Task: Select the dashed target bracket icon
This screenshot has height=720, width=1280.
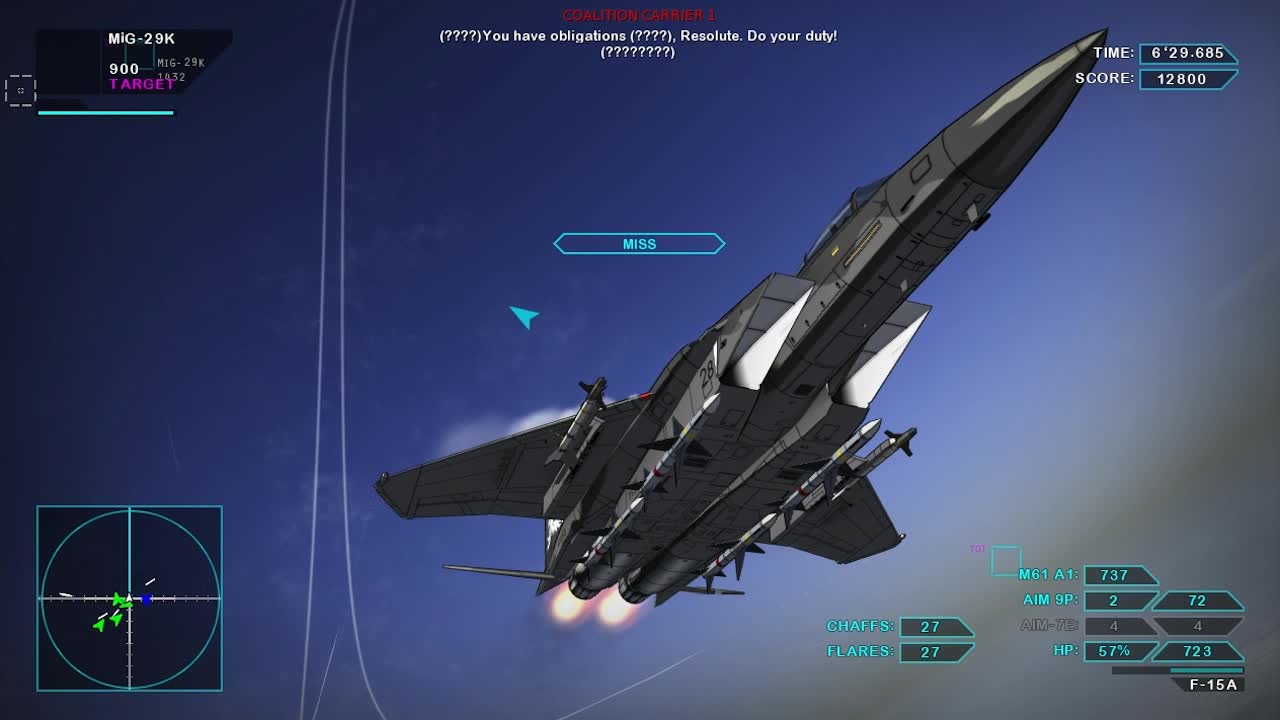Action: pyautogui.click(x=20, y=91)
